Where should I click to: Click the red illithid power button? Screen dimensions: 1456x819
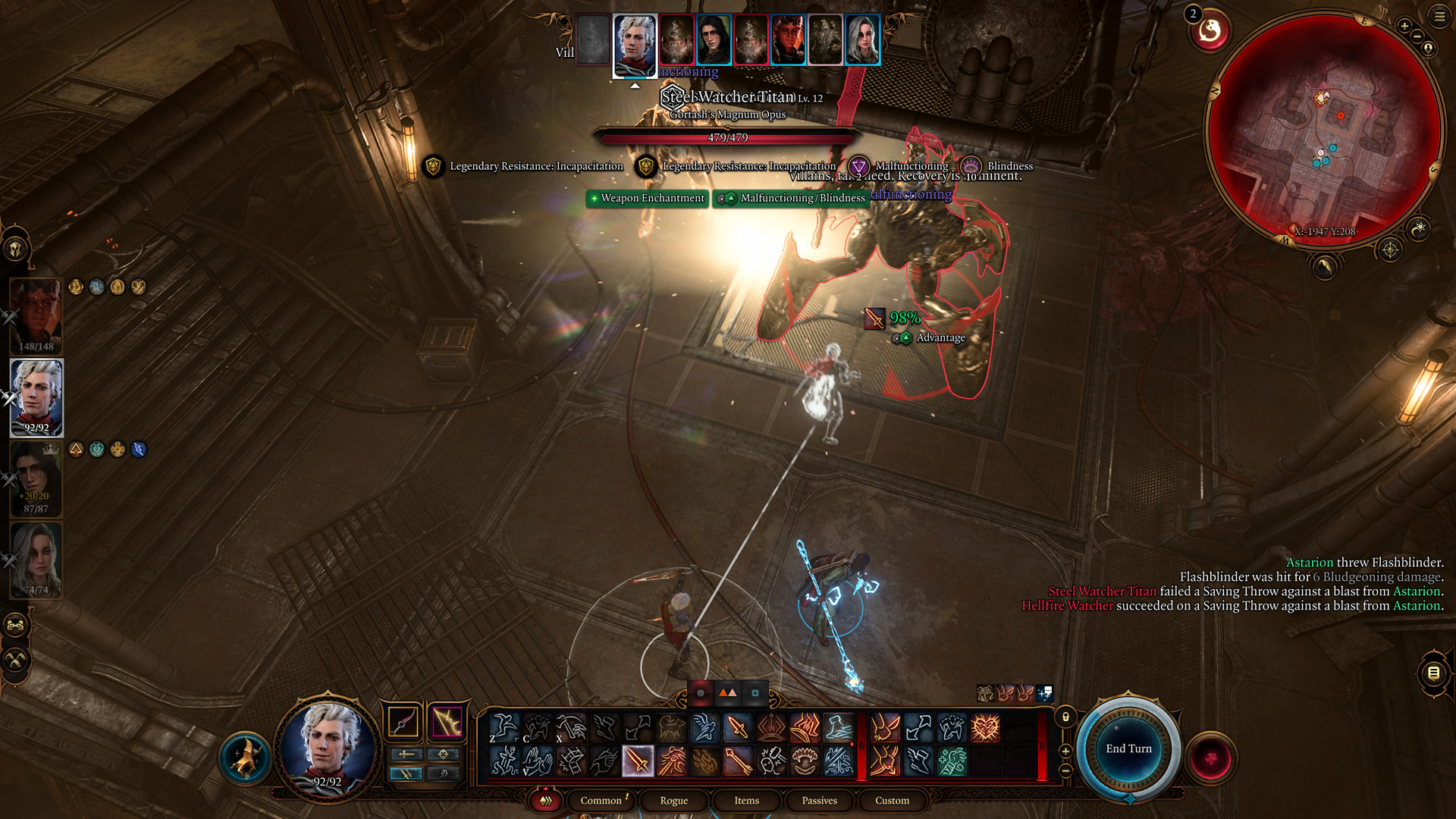point(1211,758)
